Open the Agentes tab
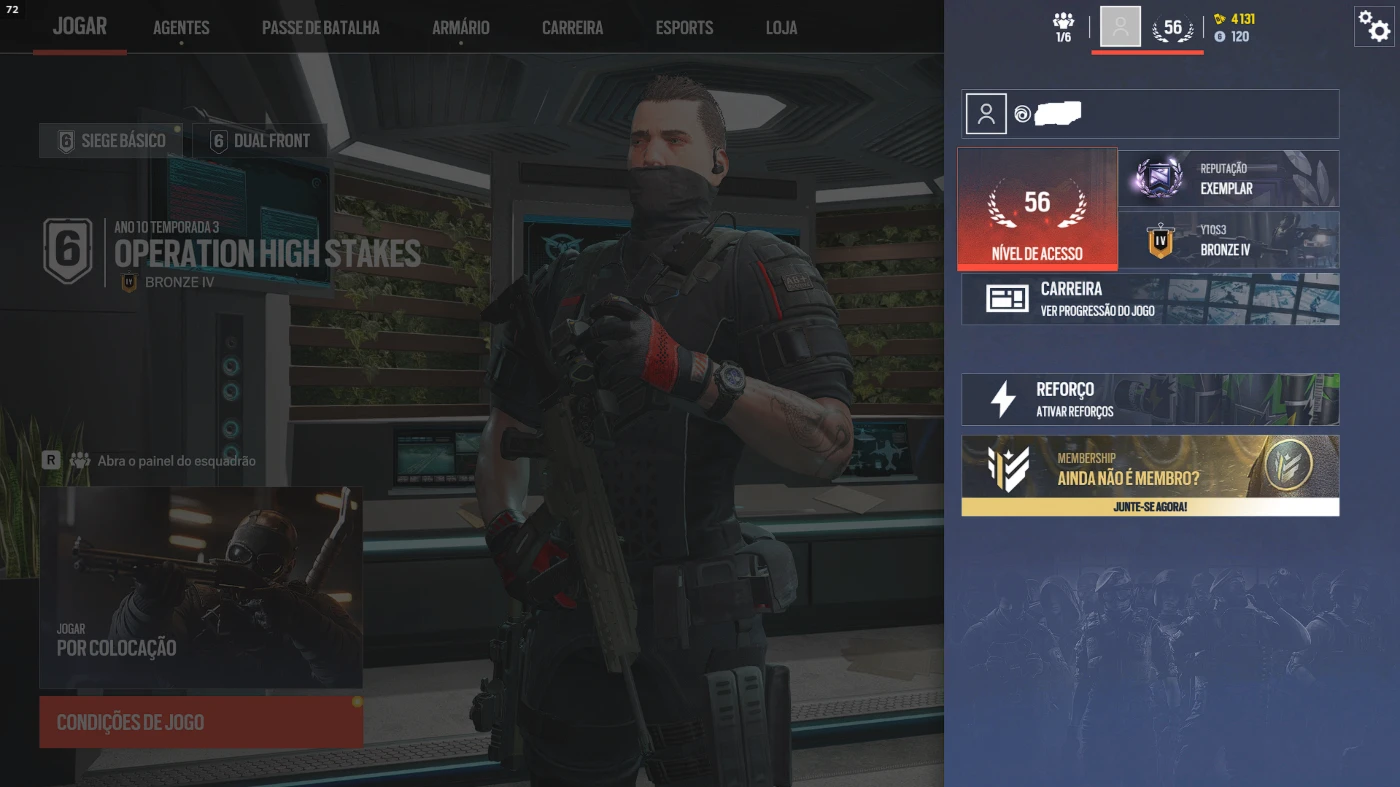Image resolution: width=1400 pixels, height=787 pixels. click(181, 28)
